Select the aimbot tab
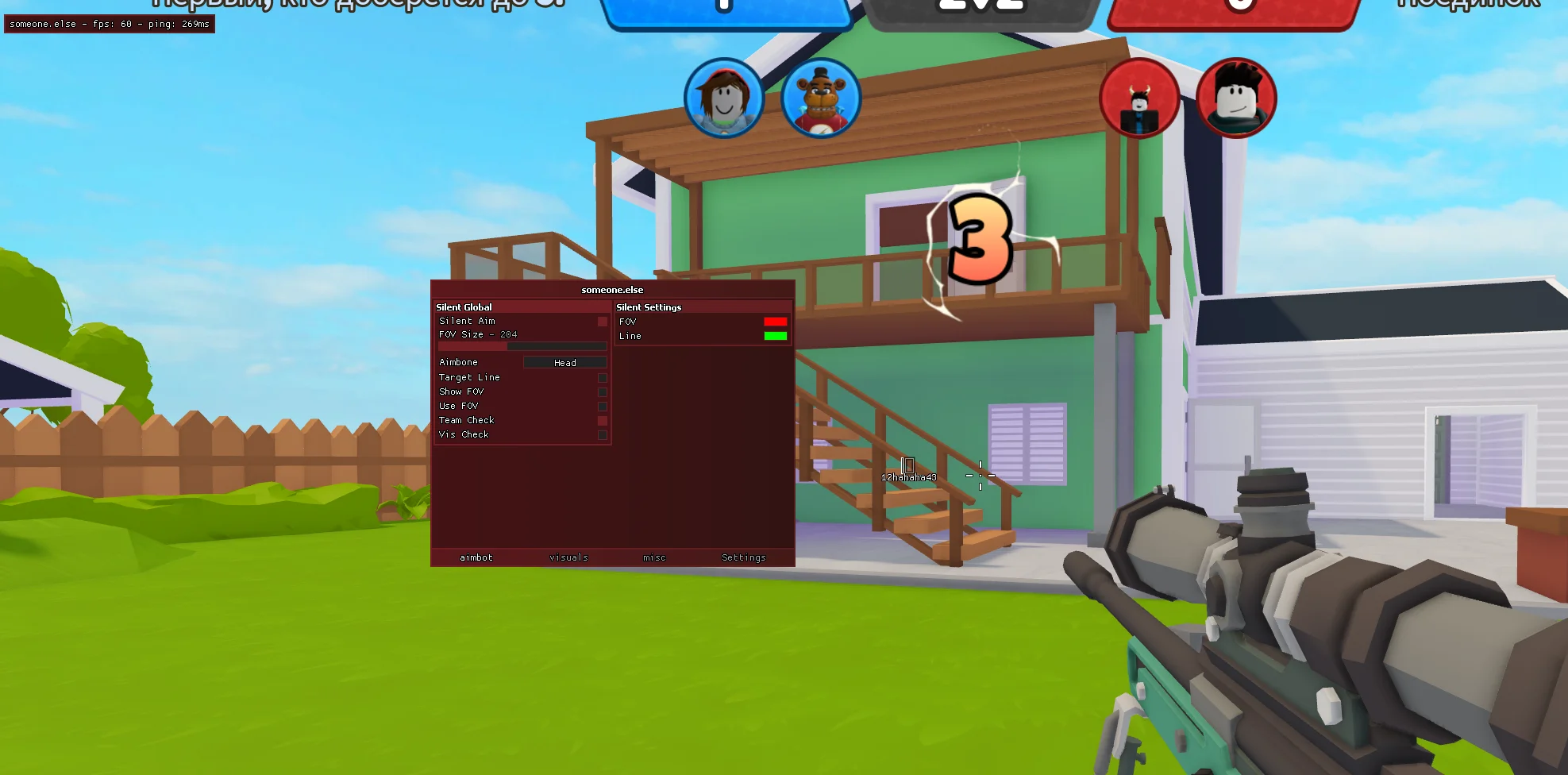The width and height of the screenshot is (1568, 775). [476, 557]
